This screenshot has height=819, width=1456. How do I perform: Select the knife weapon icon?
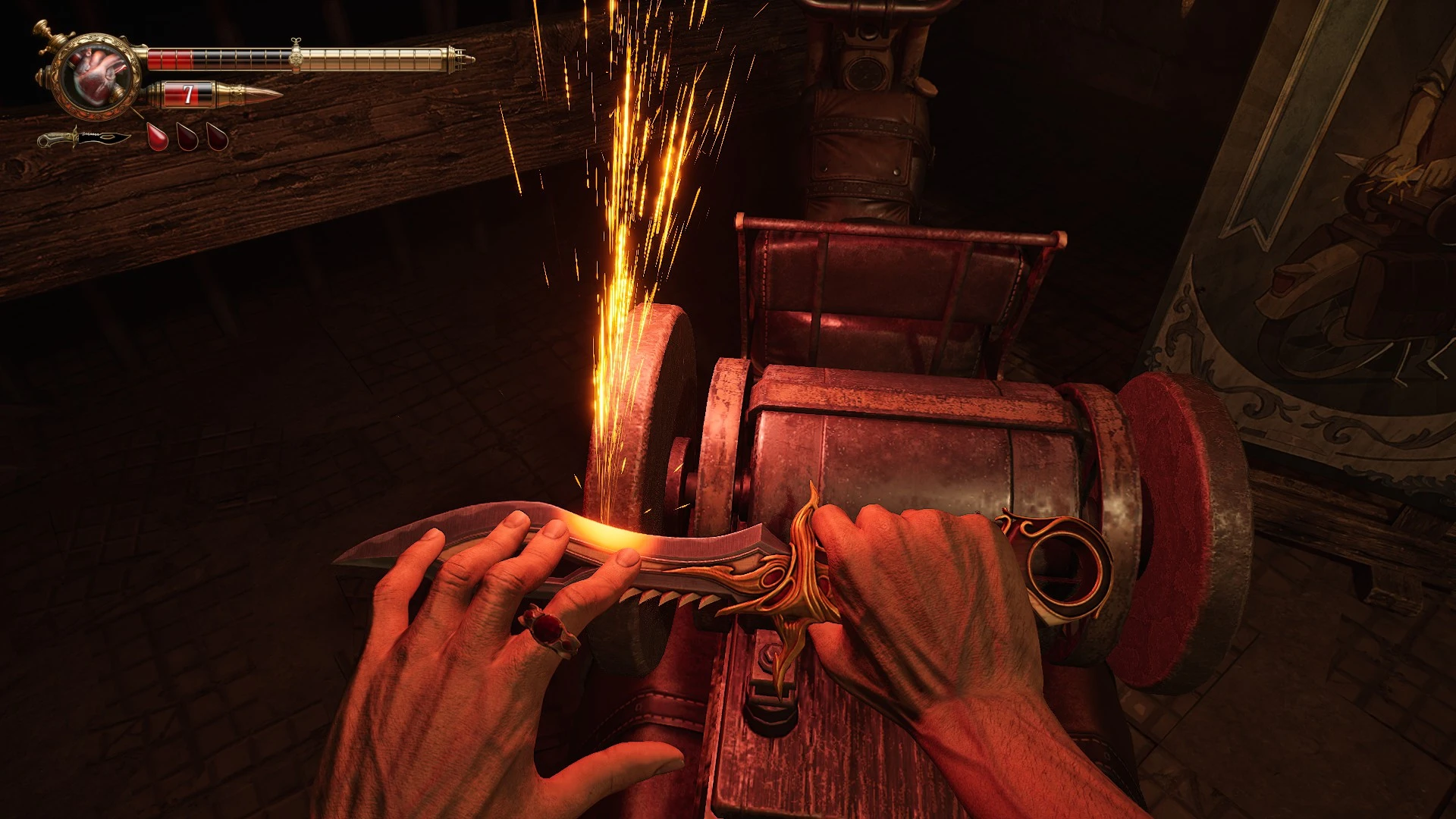coord(84,140)
